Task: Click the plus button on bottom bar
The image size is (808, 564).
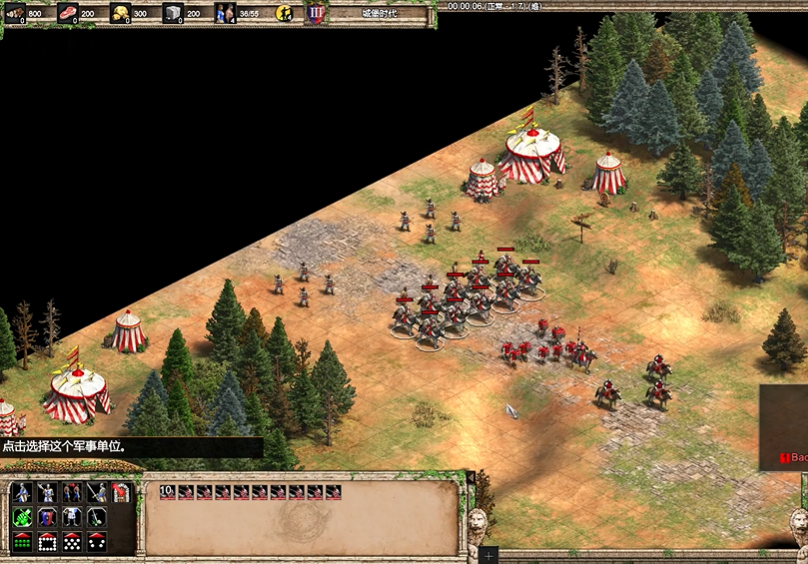Action: click(488, 554)
